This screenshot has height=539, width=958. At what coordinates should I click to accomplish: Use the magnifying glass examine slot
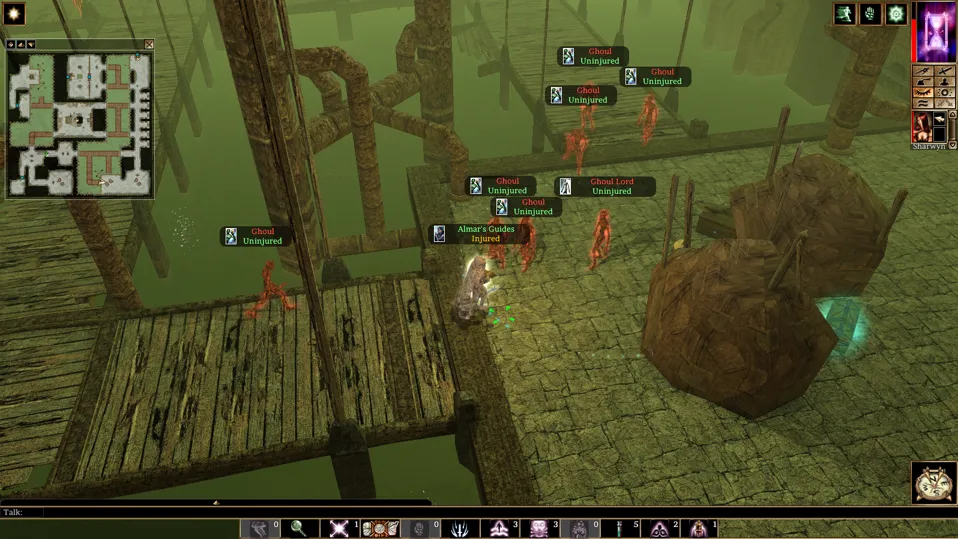298,529
